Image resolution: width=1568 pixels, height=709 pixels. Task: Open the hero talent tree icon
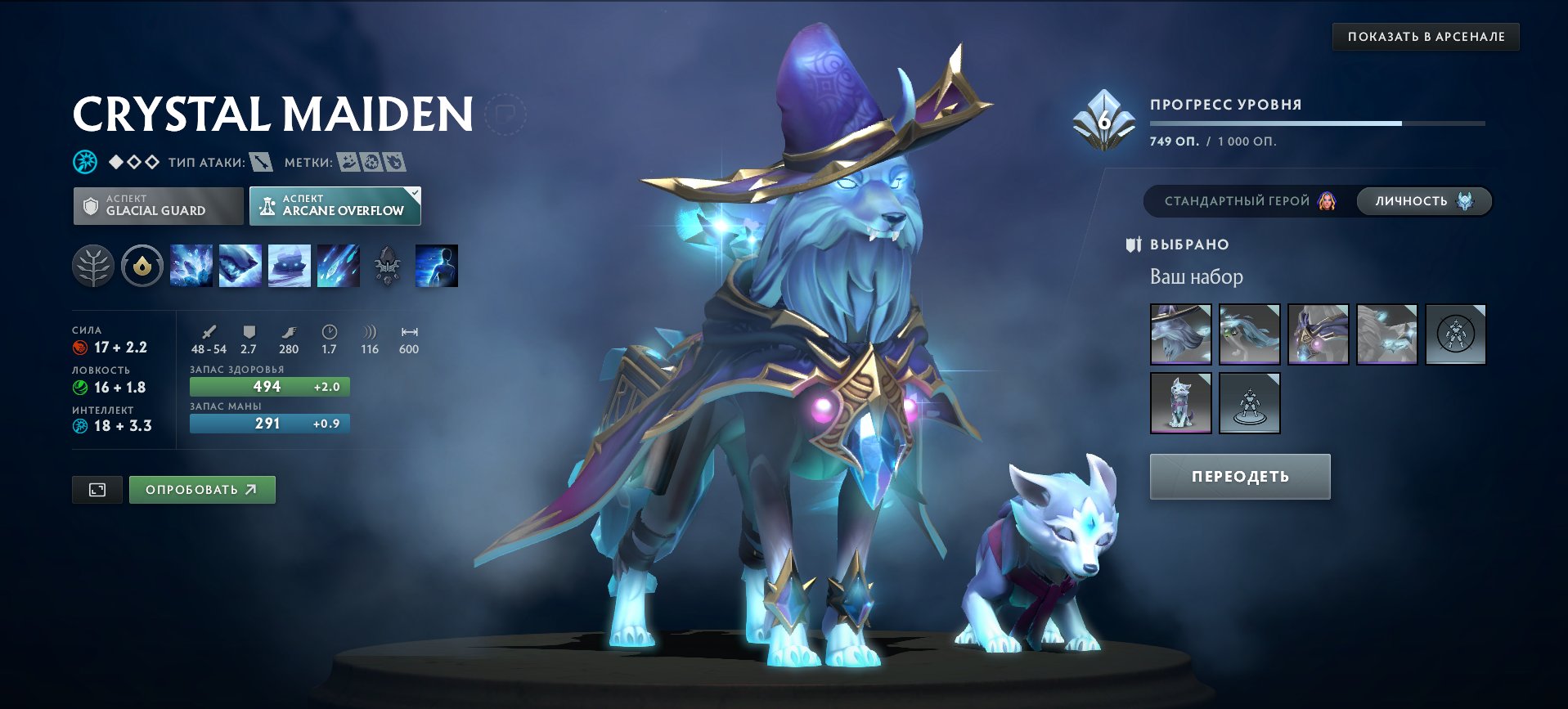click(92, 265)
